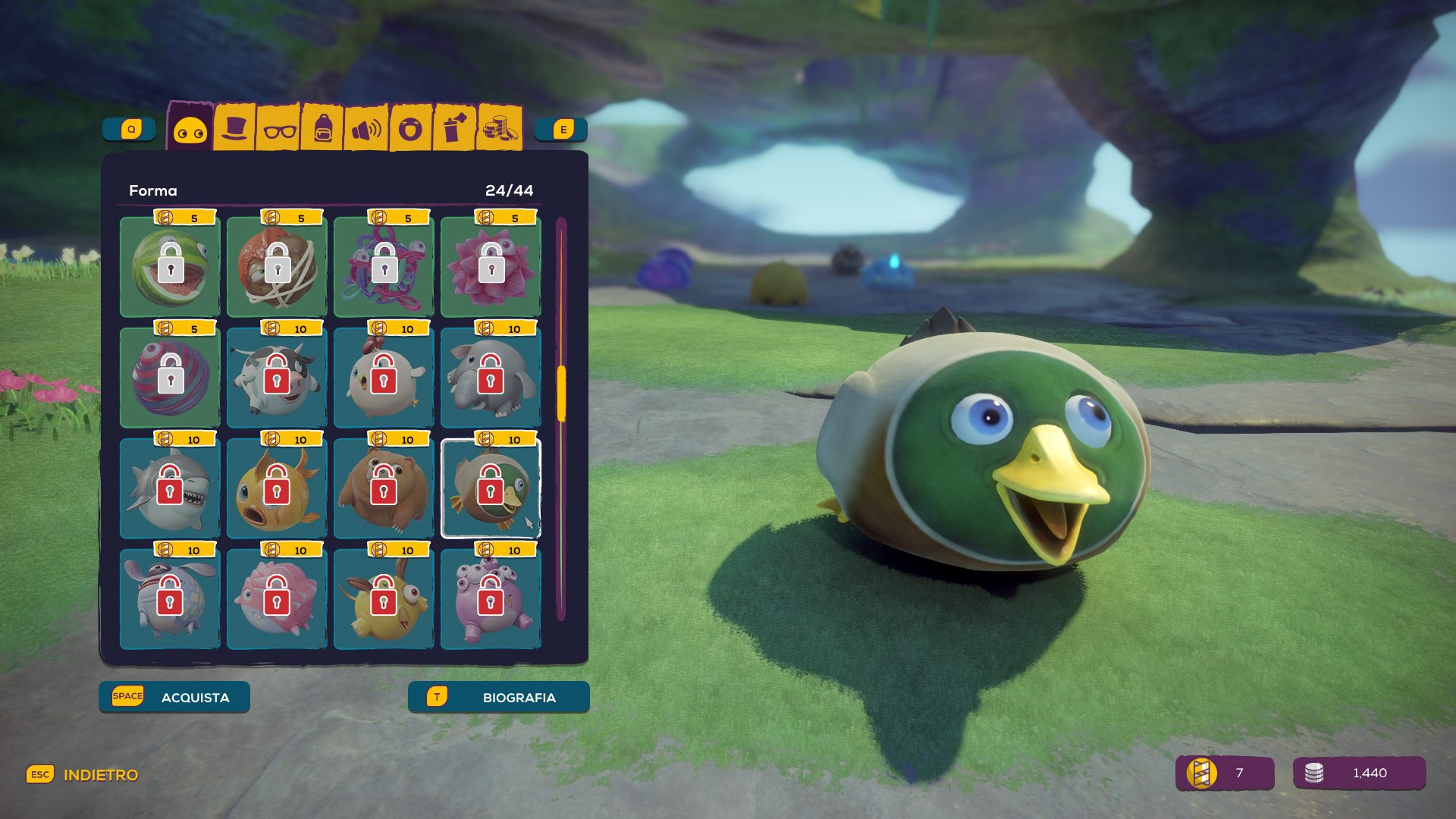Open the coin stack tab

click(500, 128)
